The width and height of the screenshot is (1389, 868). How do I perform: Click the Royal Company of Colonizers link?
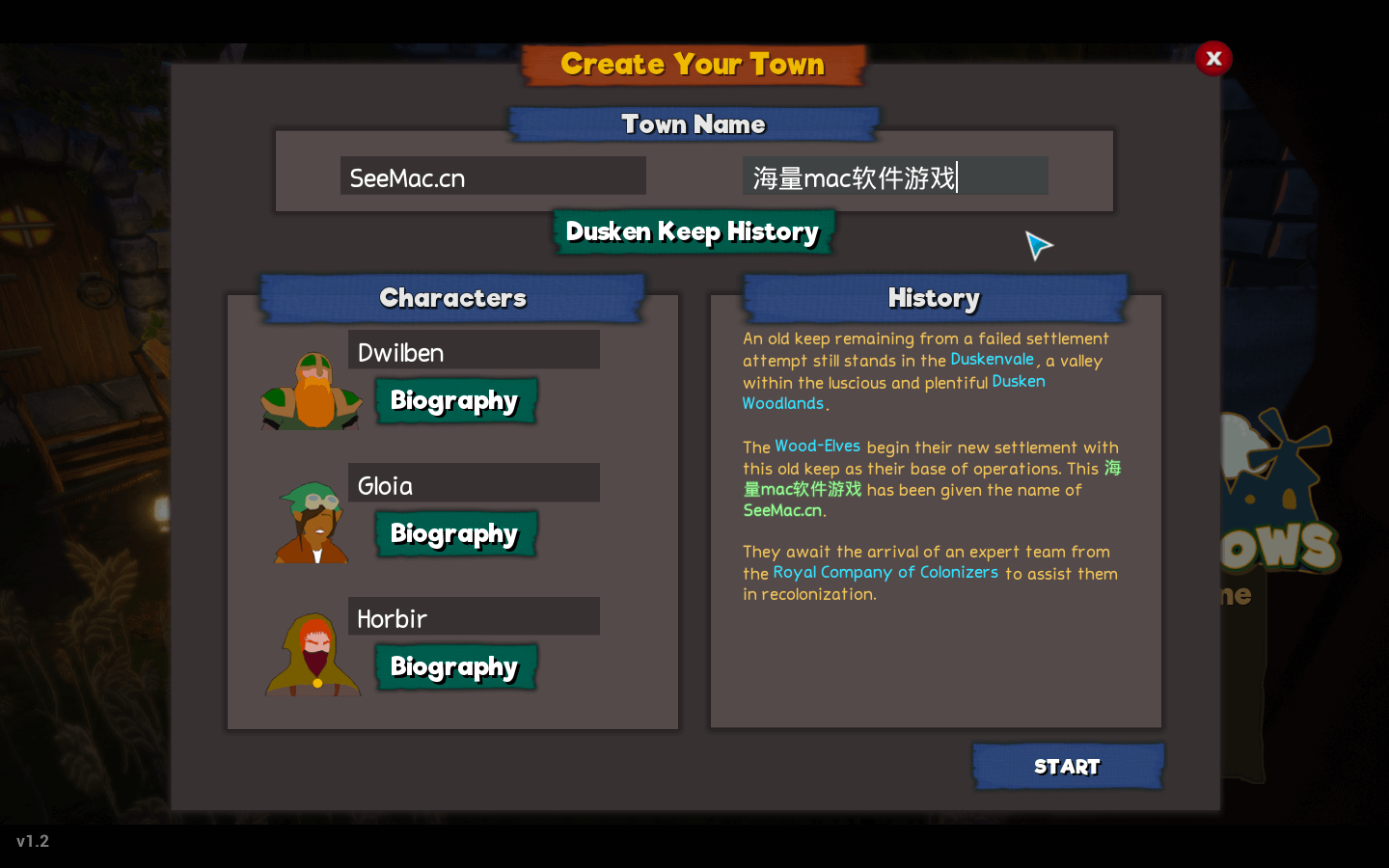click(x=885, y=572)
